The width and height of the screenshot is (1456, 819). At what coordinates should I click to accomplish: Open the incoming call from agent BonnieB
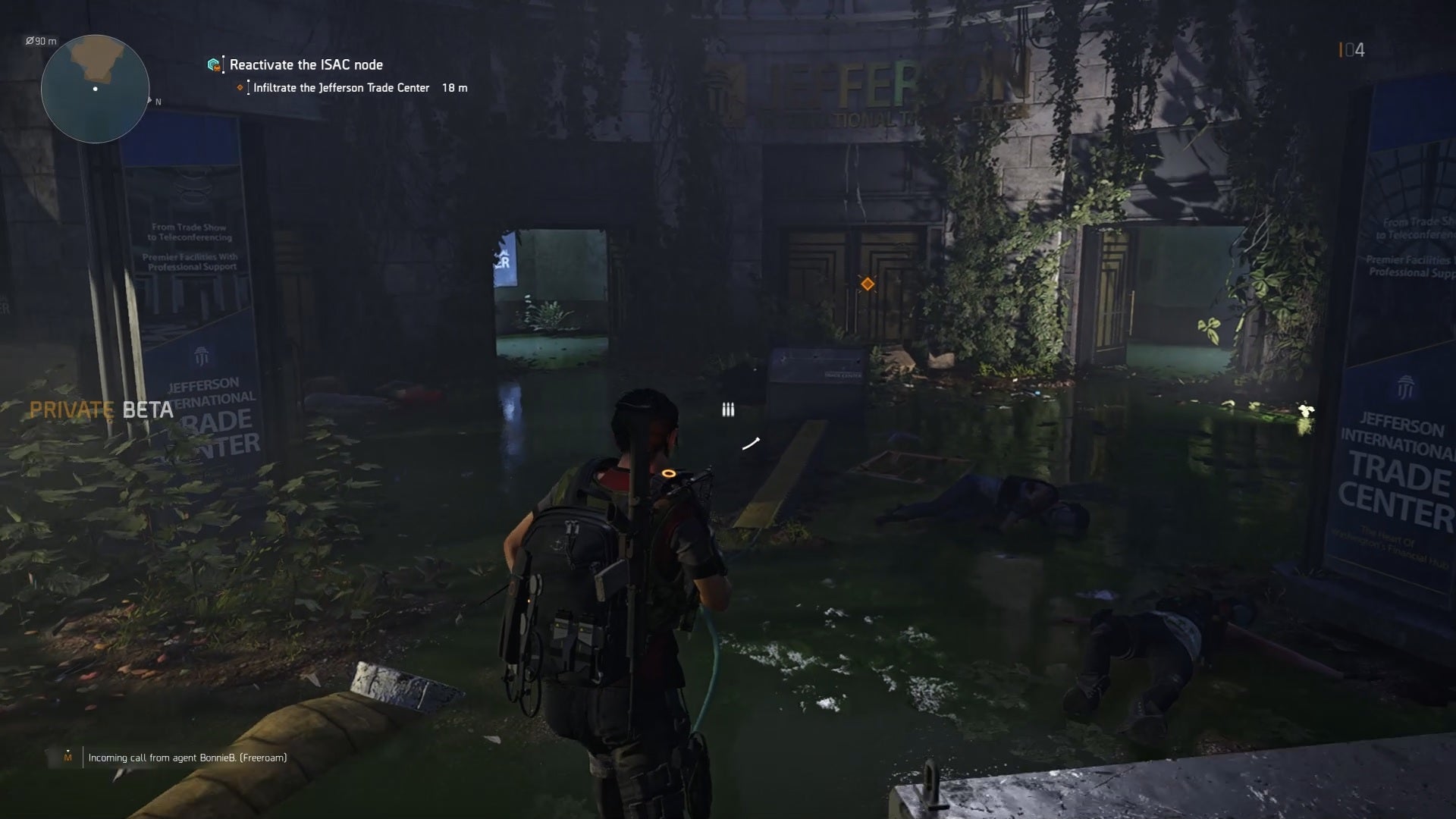[190, 757]
